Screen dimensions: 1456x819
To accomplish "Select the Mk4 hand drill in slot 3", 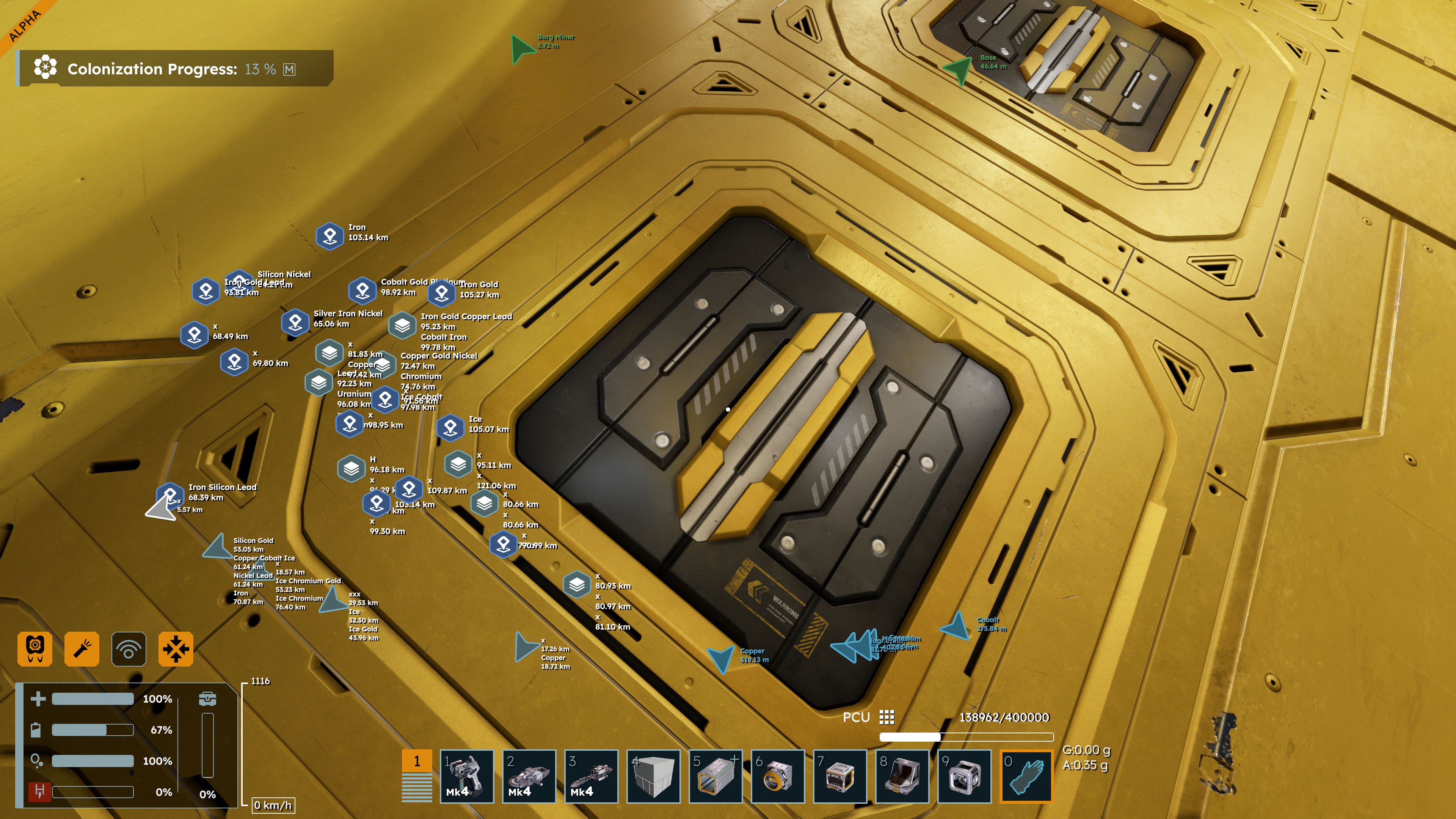I will [x=591, y=776].
